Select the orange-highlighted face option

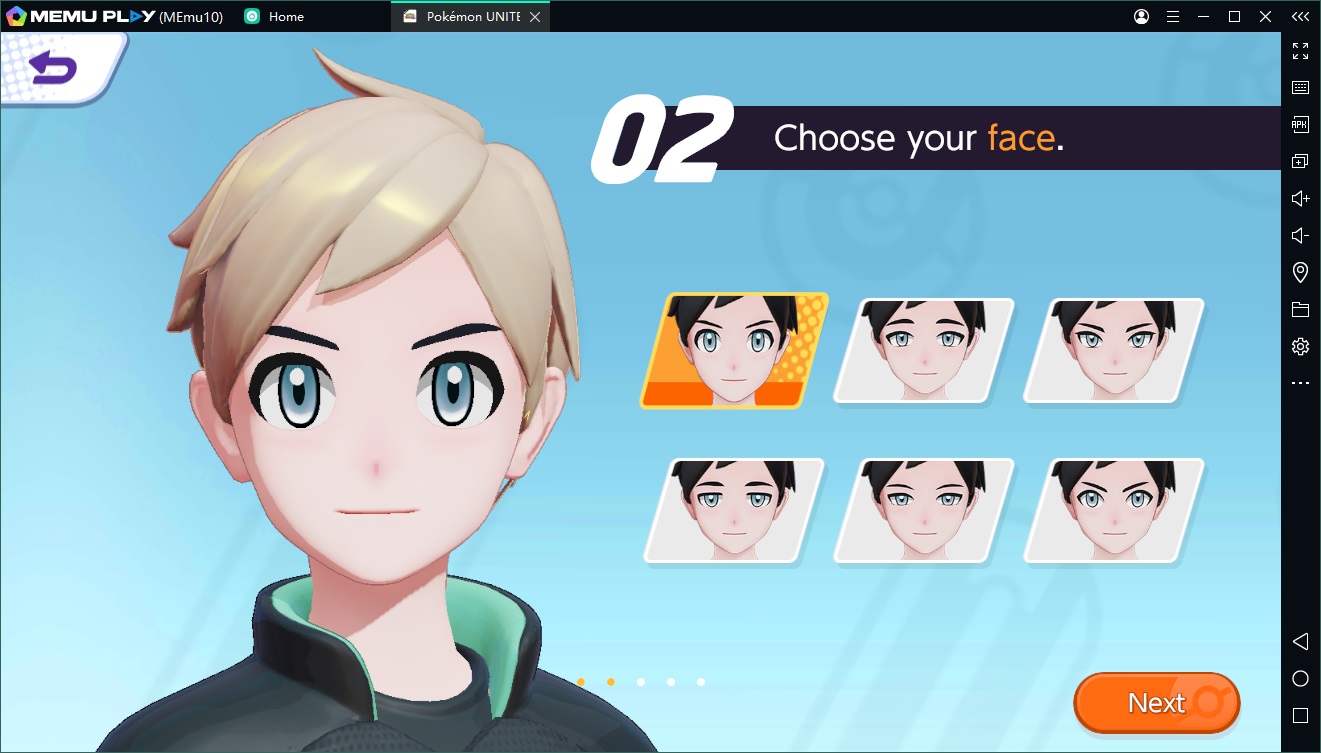coord(735,351)
